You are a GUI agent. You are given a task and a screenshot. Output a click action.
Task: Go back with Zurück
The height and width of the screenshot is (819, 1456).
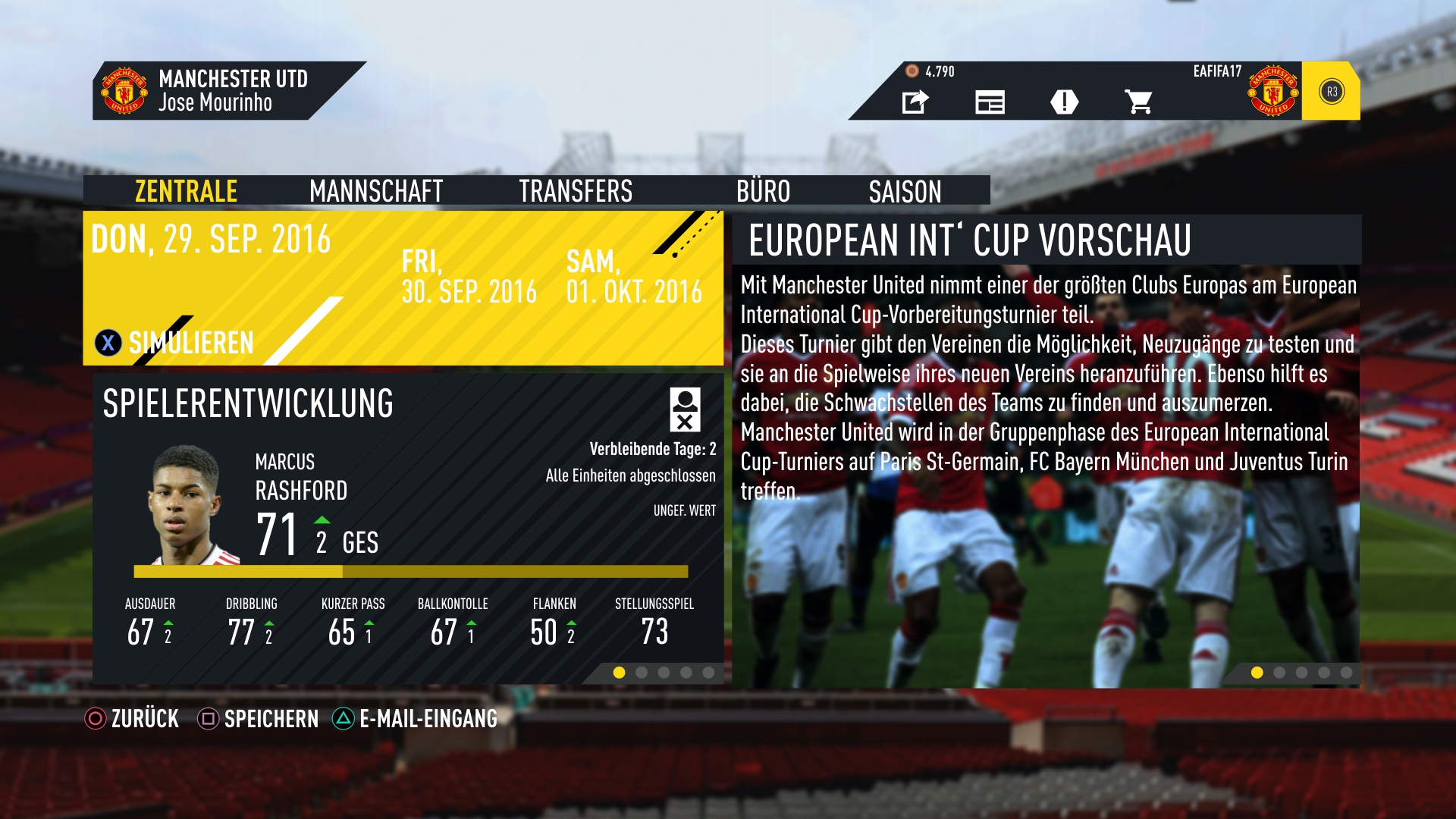(132, 718)
